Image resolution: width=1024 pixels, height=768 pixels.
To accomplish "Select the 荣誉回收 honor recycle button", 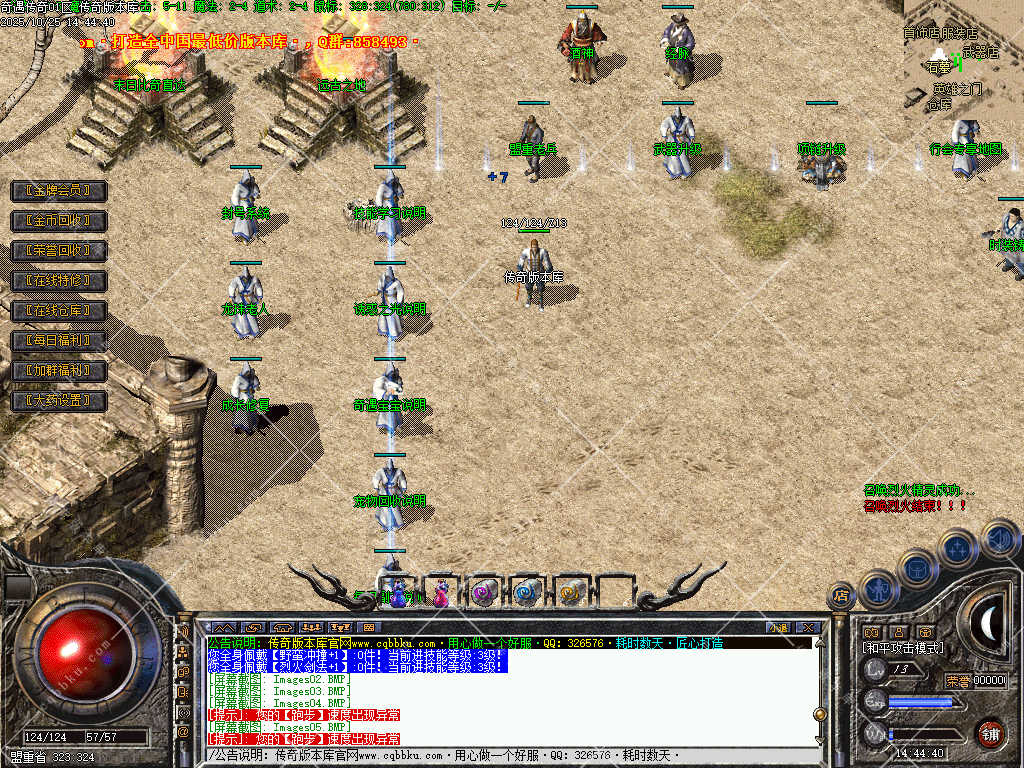I will tap(58, 250).
